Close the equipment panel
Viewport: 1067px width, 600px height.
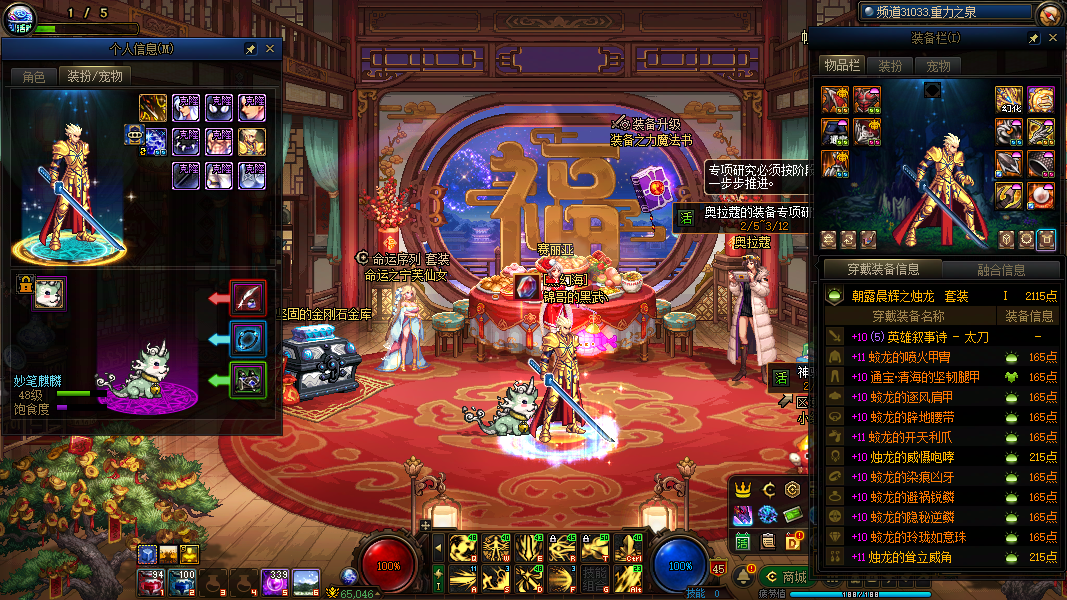click(1052, 38)
